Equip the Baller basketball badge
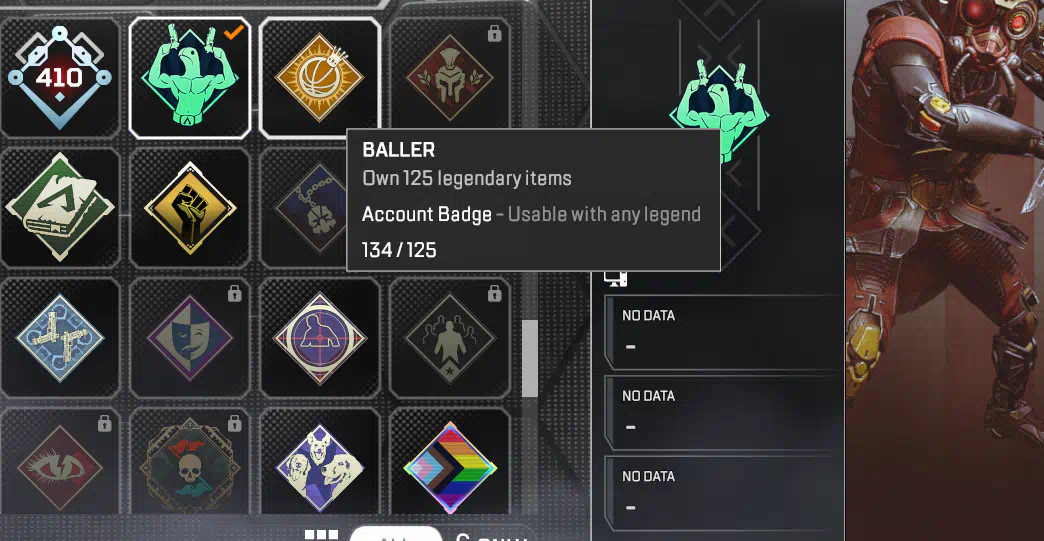 coord(319,77)
